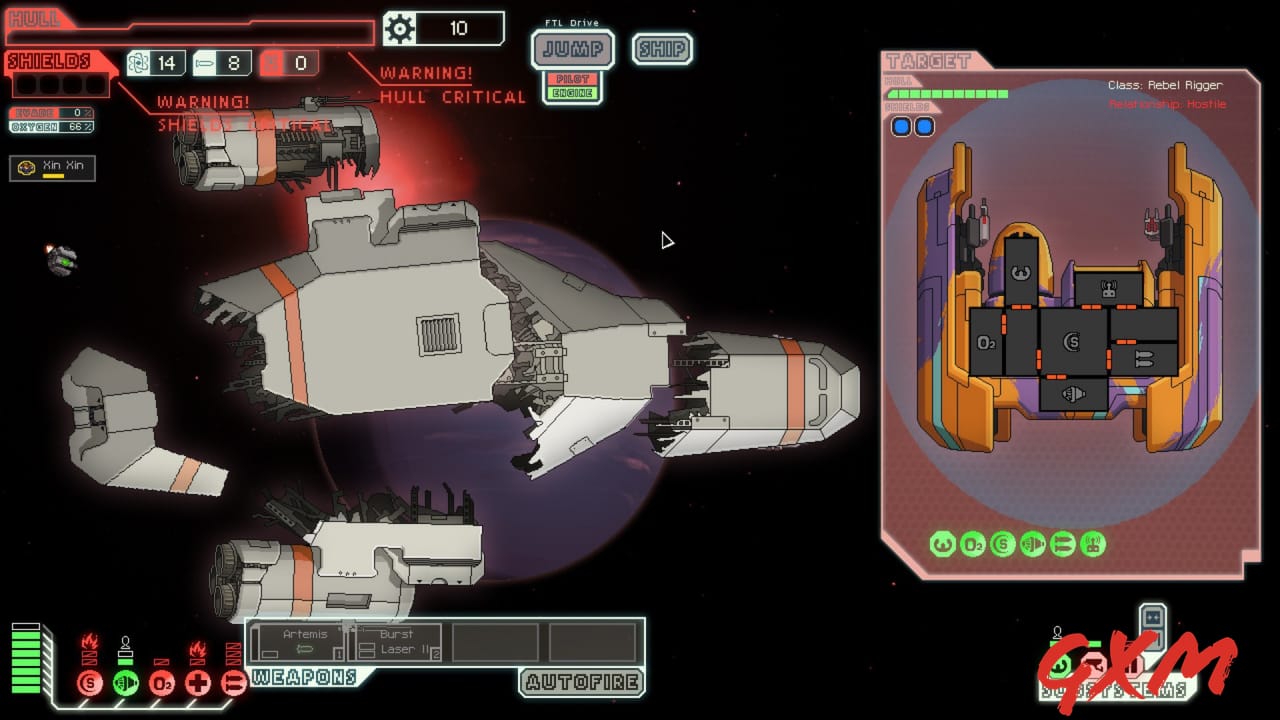
Task: Select the Shields power icon
Action: click(x=88, y=685)
